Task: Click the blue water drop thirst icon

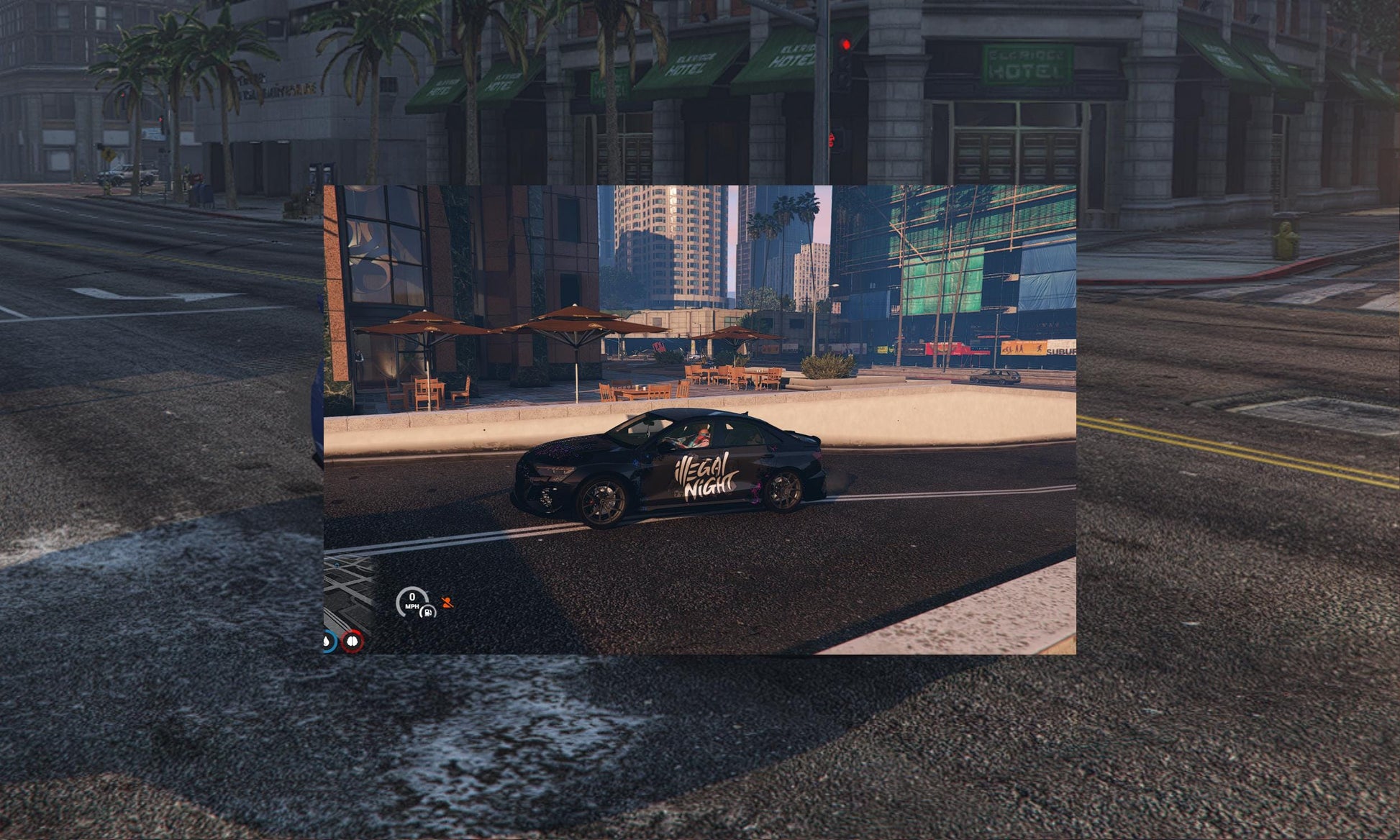Action: [329, 642]
